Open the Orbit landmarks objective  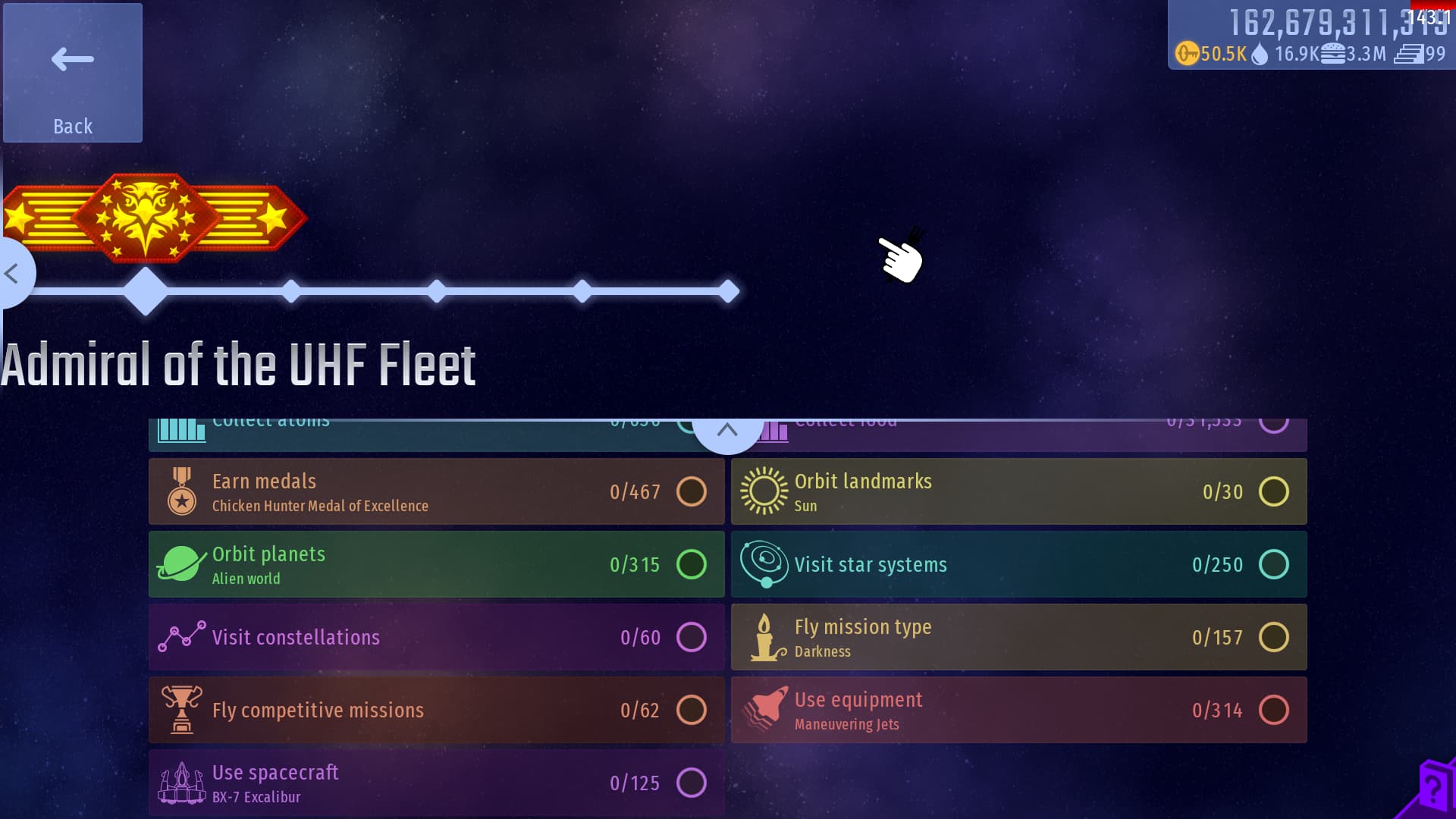point(1018,491)
